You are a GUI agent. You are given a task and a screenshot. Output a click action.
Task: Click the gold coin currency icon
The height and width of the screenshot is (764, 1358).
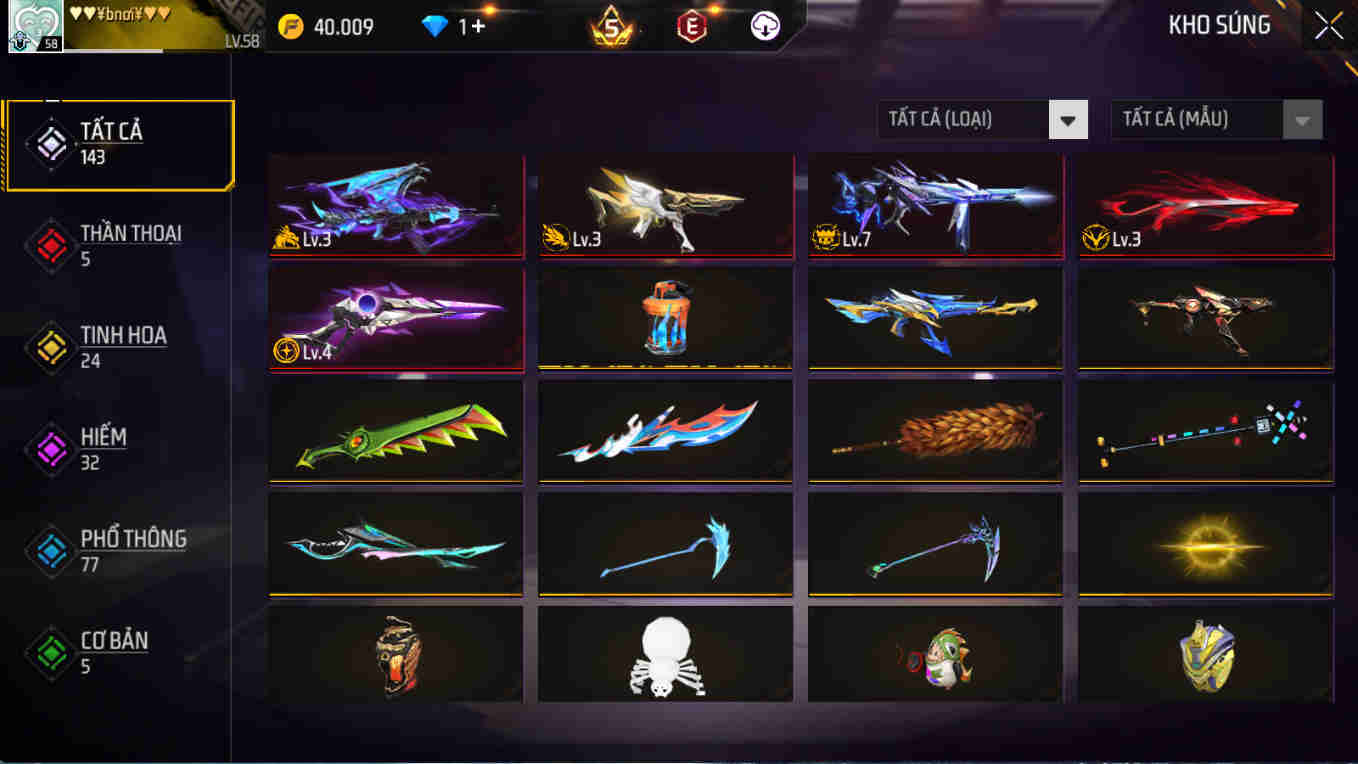point(293,27)
